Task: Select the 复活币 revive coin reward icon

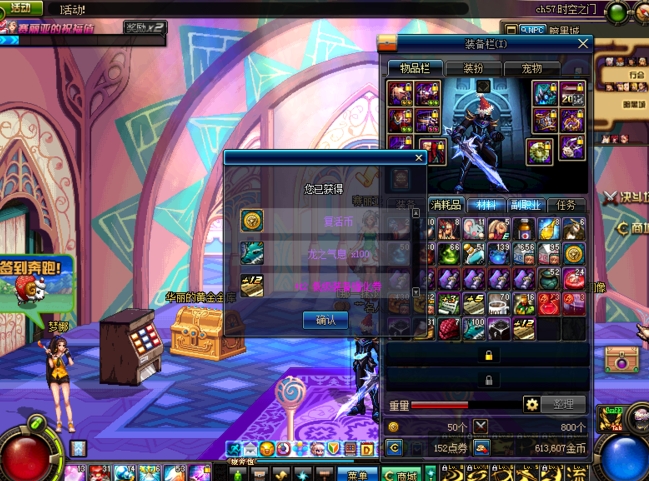Action: (252, 221)
